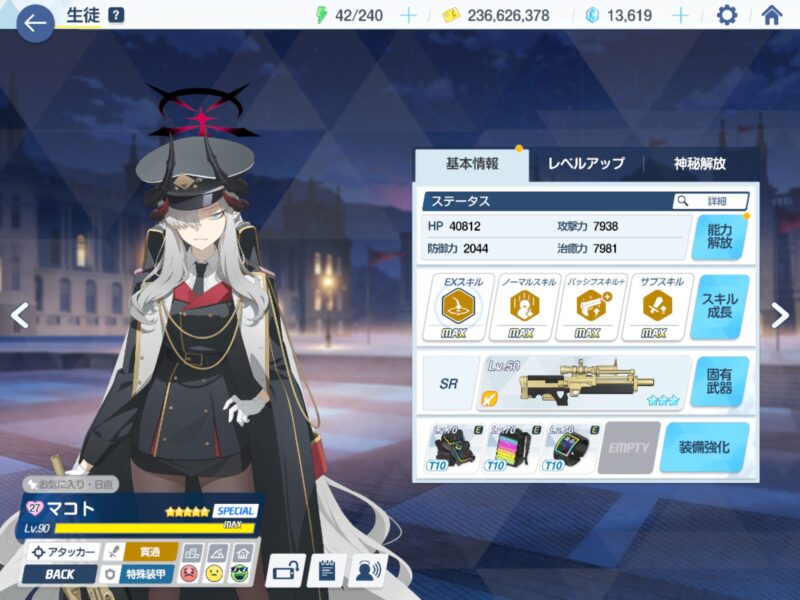View the previous student with left arrow
This screenshot has height=600, width=800.
[x=18, y=315]
